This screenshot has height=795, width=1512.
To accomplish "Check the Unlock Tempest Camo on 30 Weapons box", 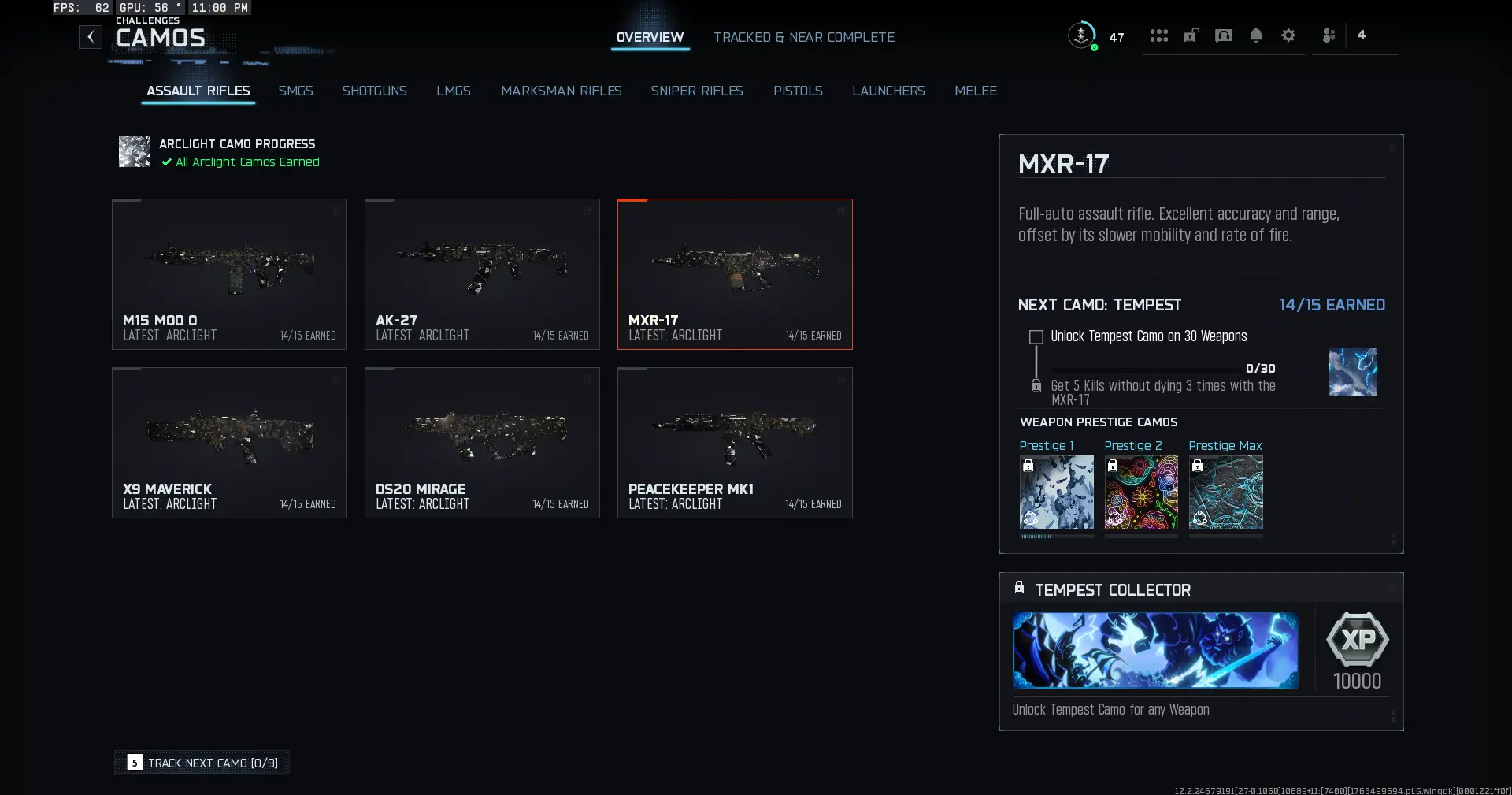I will [1036, 337].
